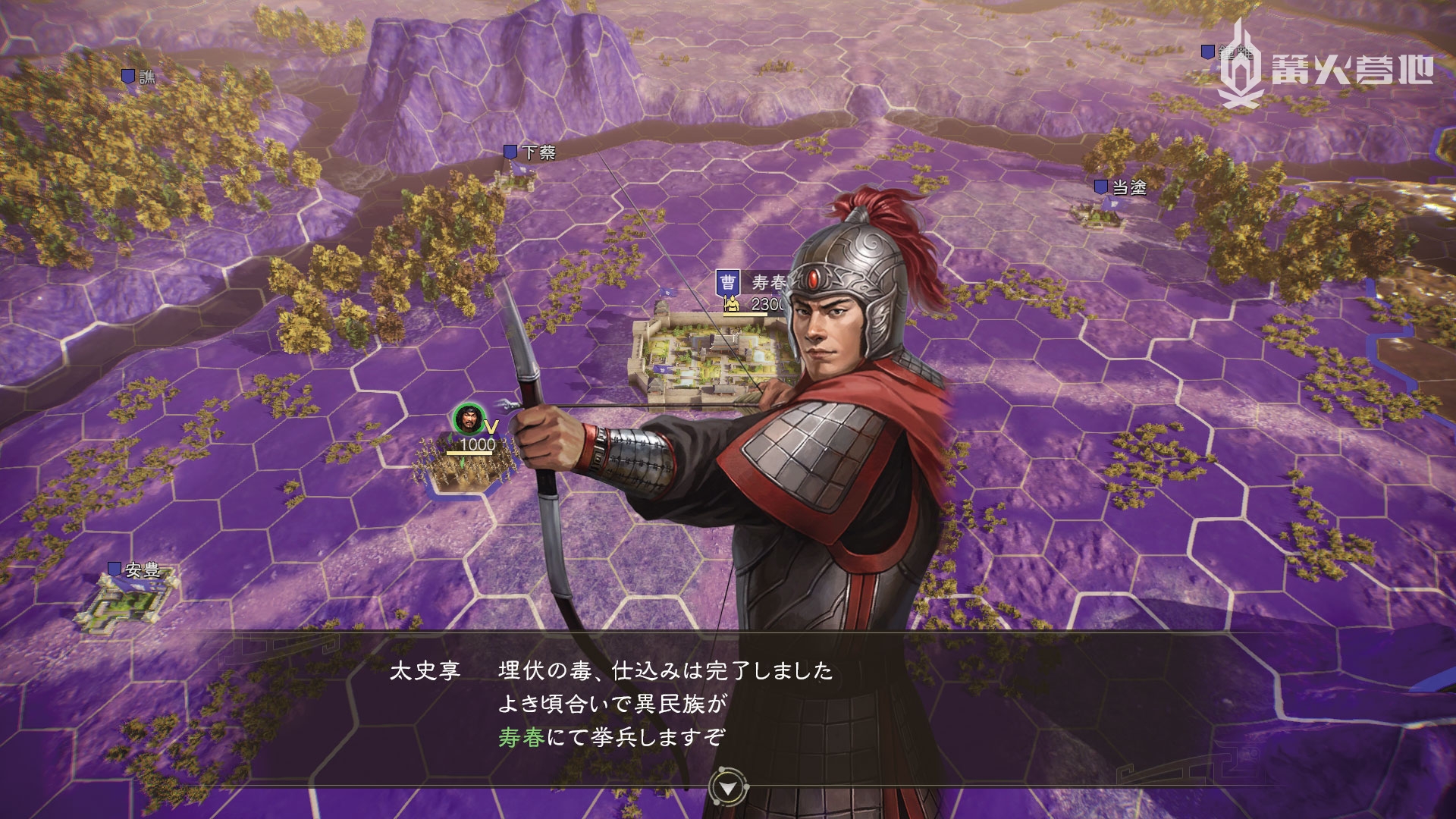Click the blue city marker for 下蔡

tap(510, 151)
